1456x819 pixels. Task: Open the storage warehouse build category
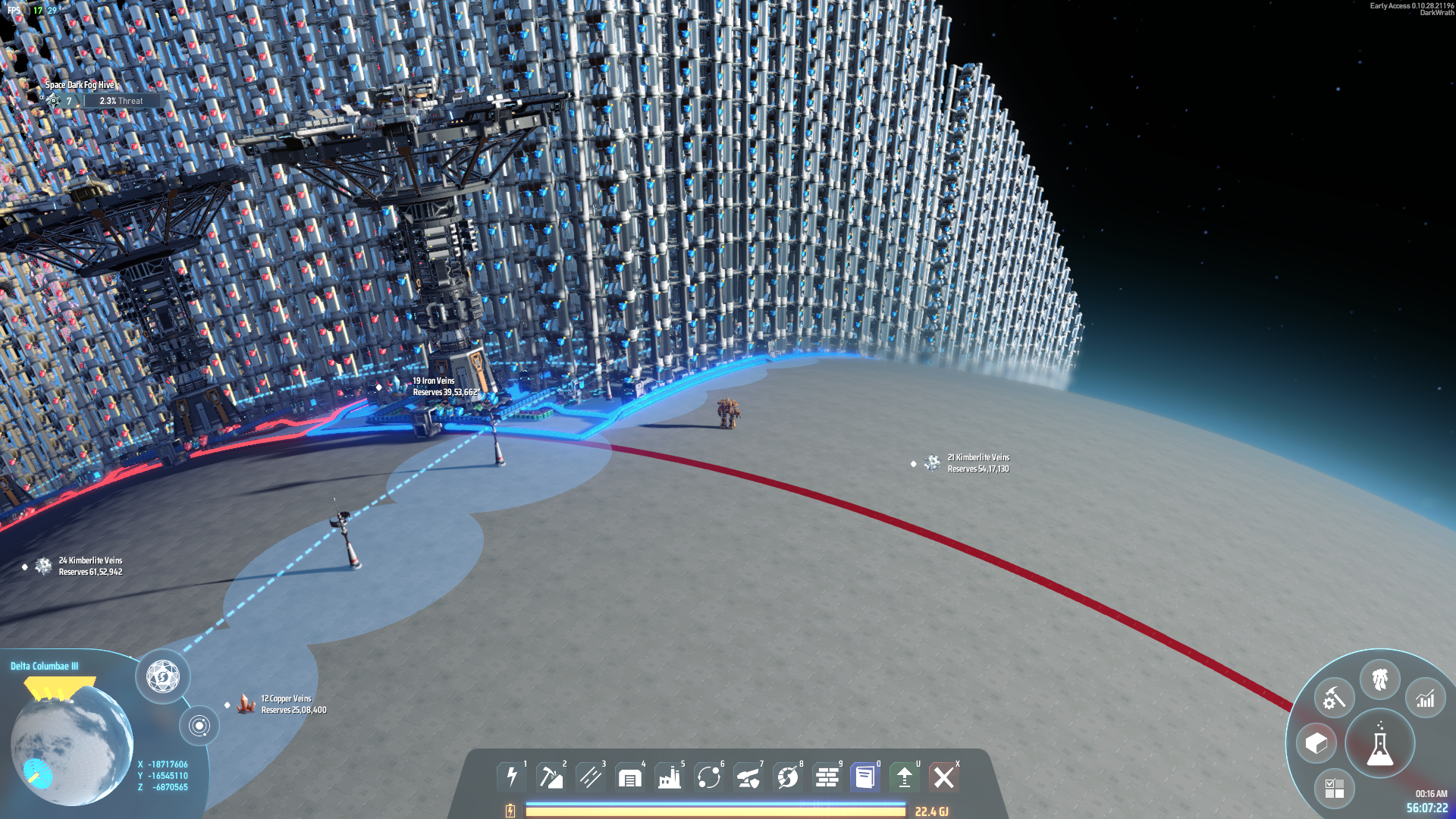pos(630,777)
